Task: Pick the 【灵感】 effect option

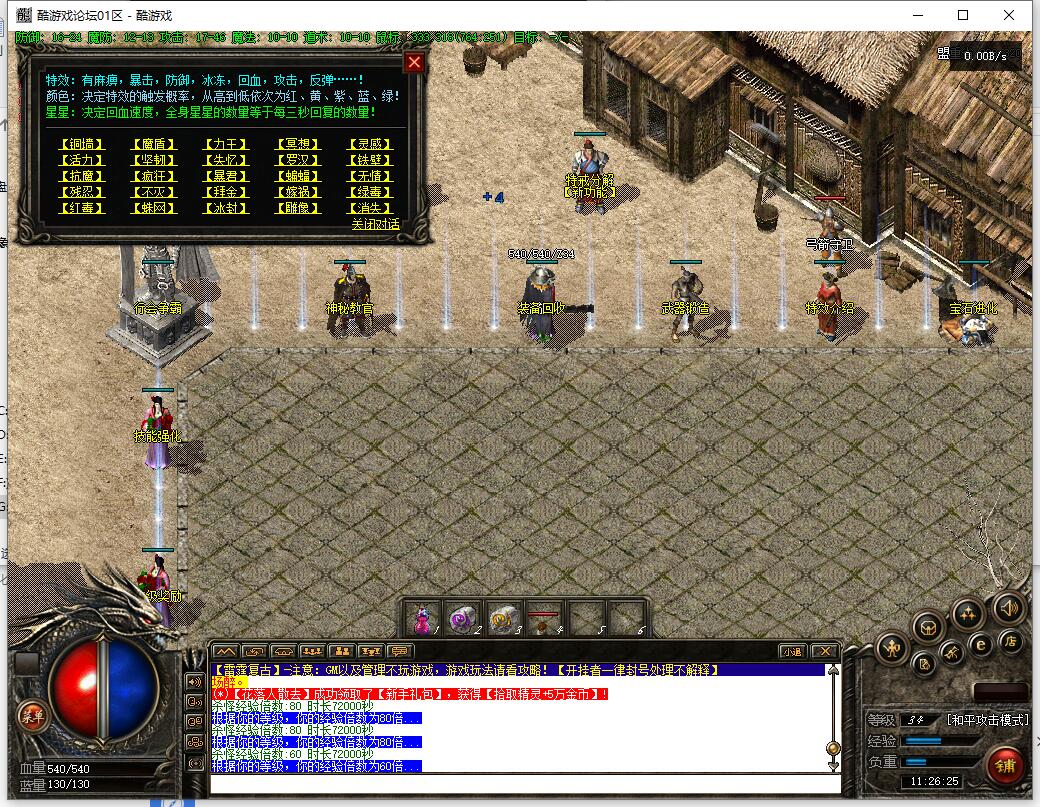Action: click(370, 144)
